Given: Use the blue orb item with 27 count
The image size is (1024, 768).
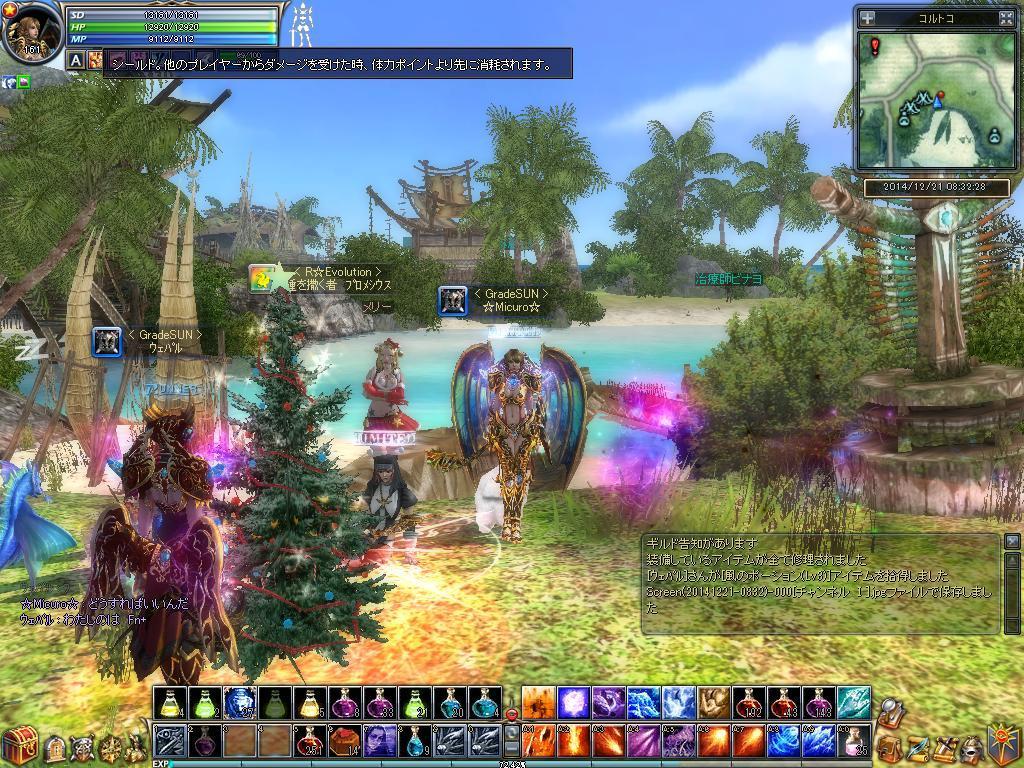Looking at the screenshot, I should tap(239, 703).
